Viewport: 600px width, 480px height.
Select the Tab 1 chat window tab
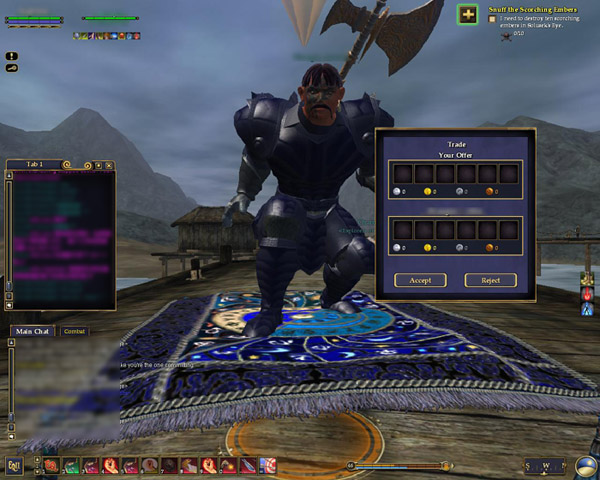32,164
